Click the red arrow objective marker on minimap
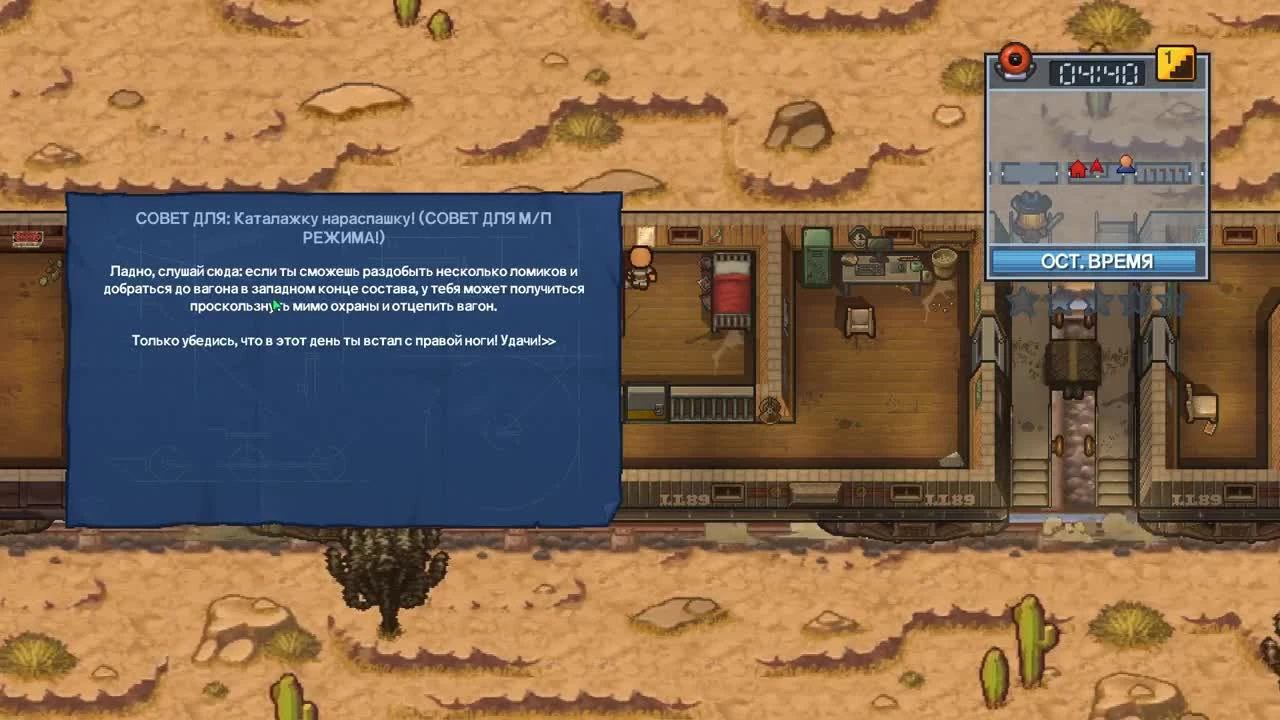1280x720 pixels. click(x=1097, y=166)
